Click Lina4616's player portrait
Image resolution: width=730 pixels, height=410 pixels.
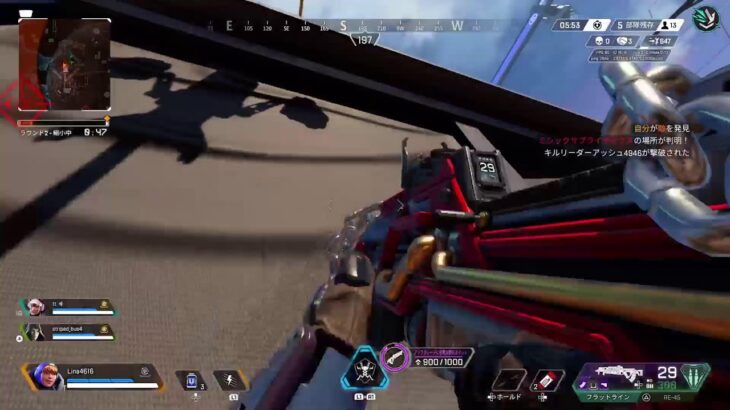coord(47,375)
